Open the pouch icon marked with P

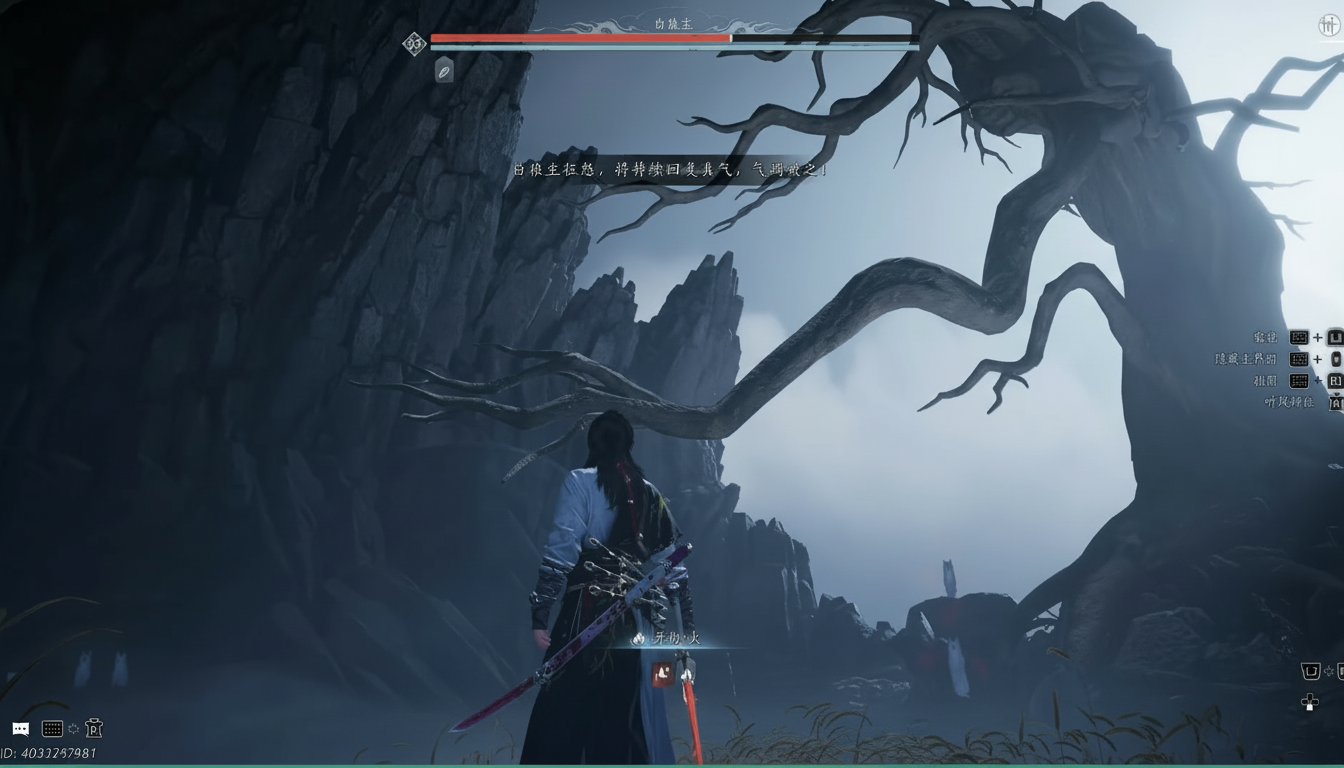pos(94,730)
